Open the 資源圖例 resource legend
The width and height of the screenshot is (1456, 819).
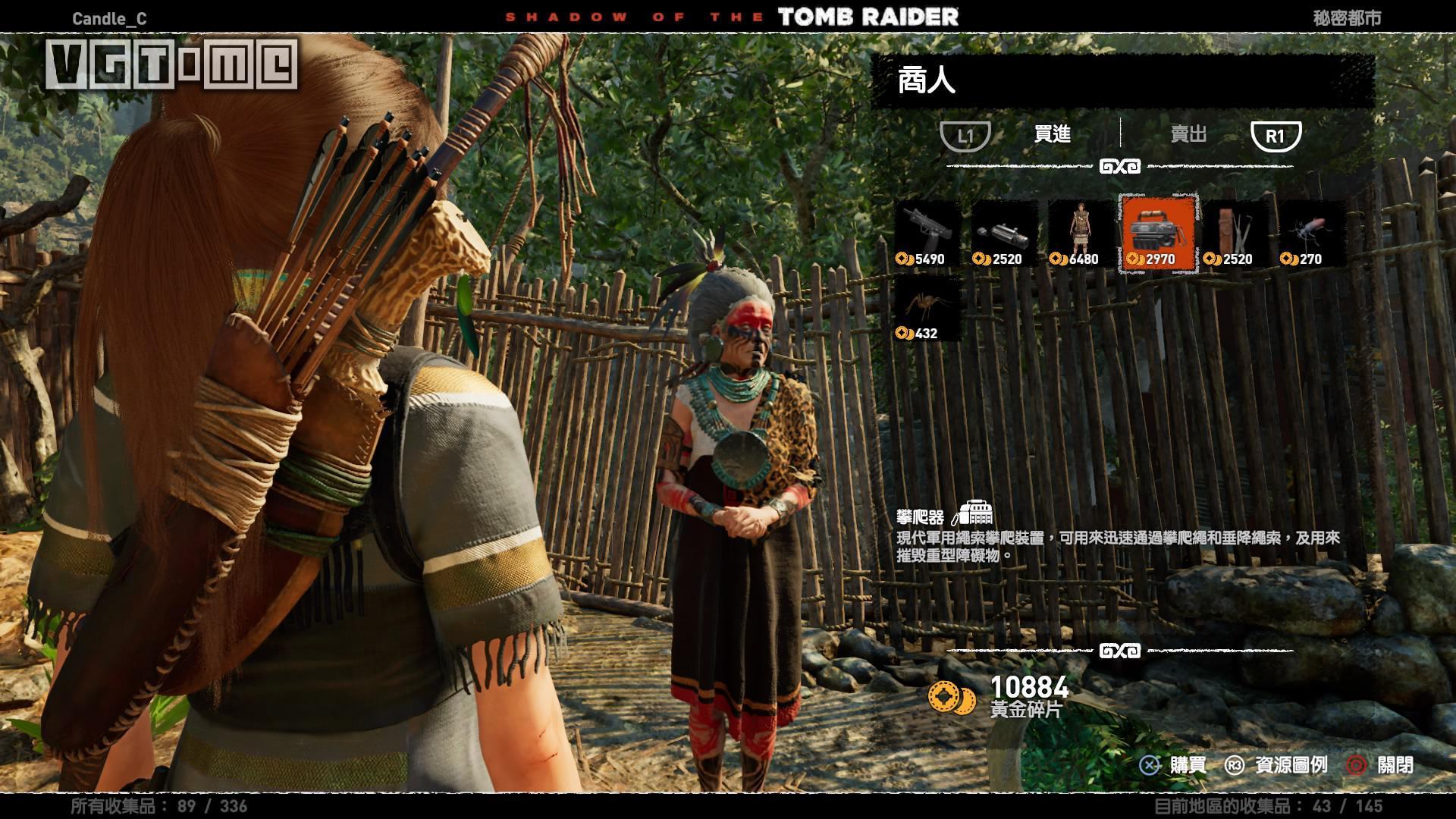pyautogui.click(x=1277, y=765)
